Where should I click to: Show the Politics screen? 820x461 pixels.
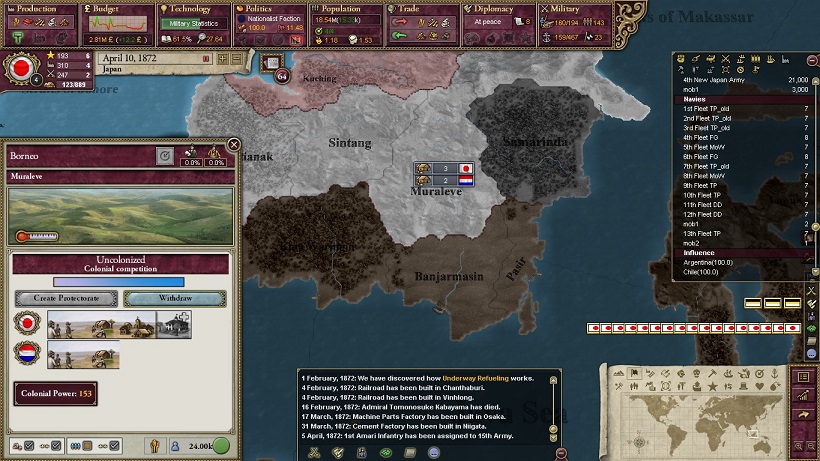pos(268,8)
